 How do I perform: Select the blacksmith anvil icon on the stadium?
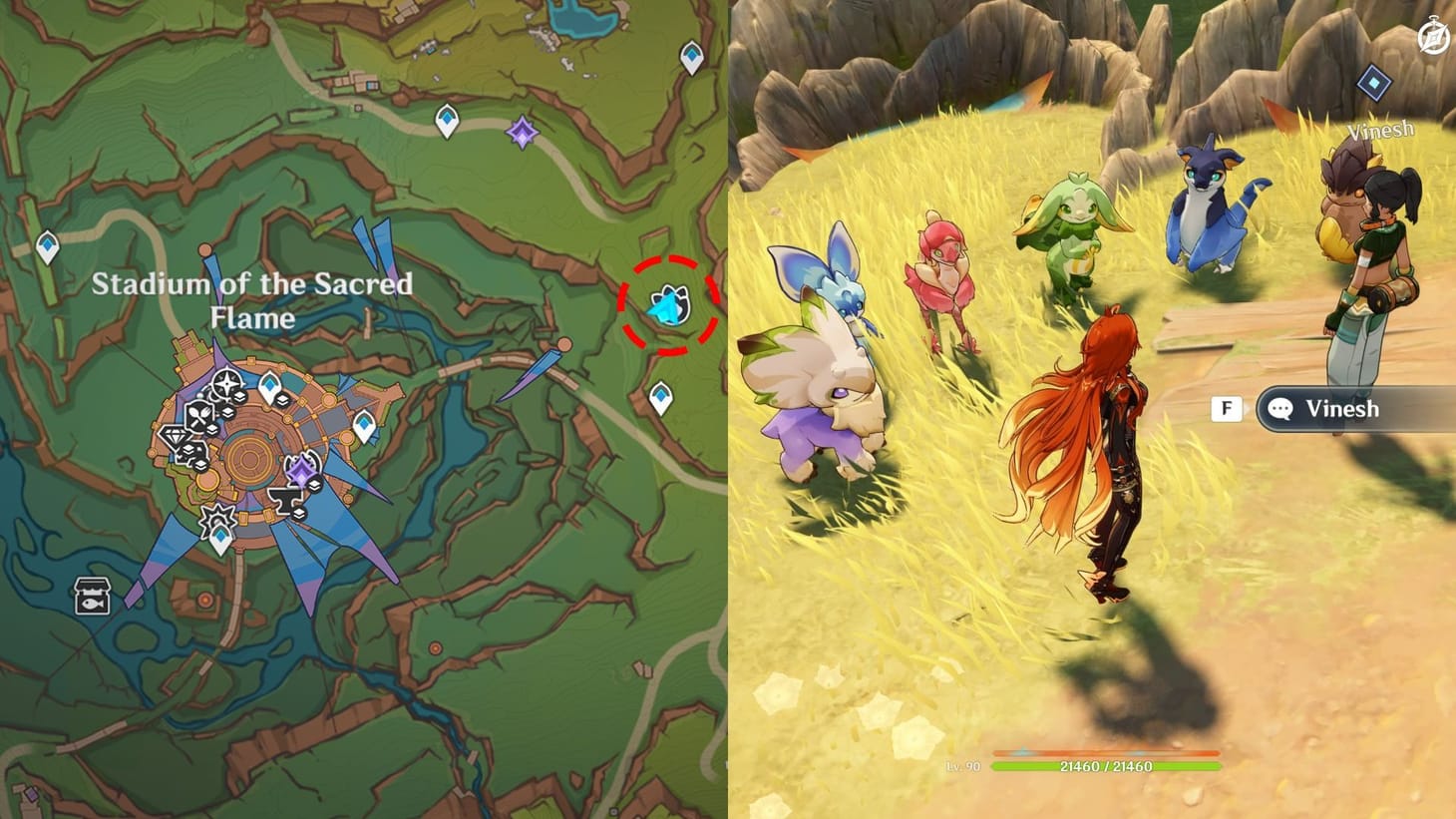coord(286,499)
